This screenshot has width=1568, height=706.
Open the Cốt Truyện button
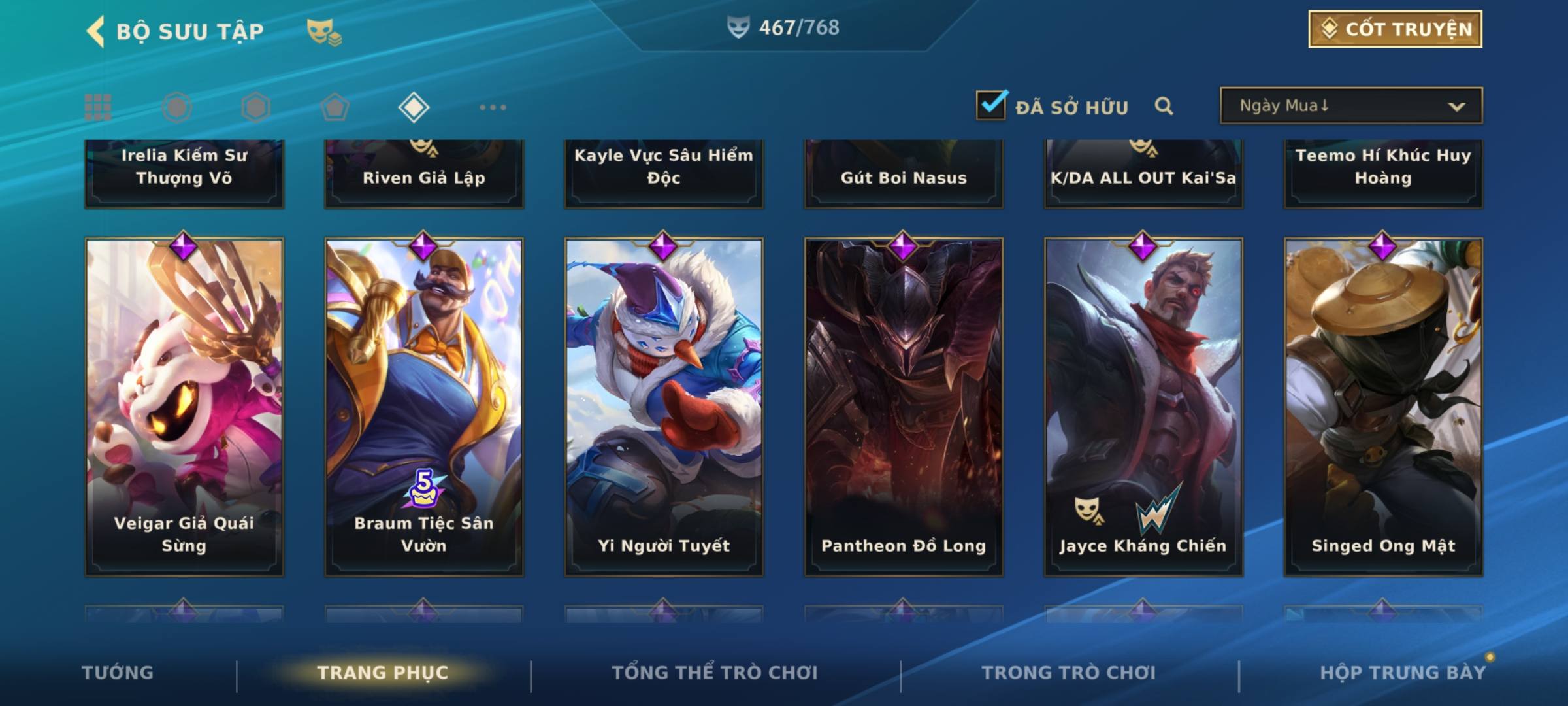point(1395,29)
